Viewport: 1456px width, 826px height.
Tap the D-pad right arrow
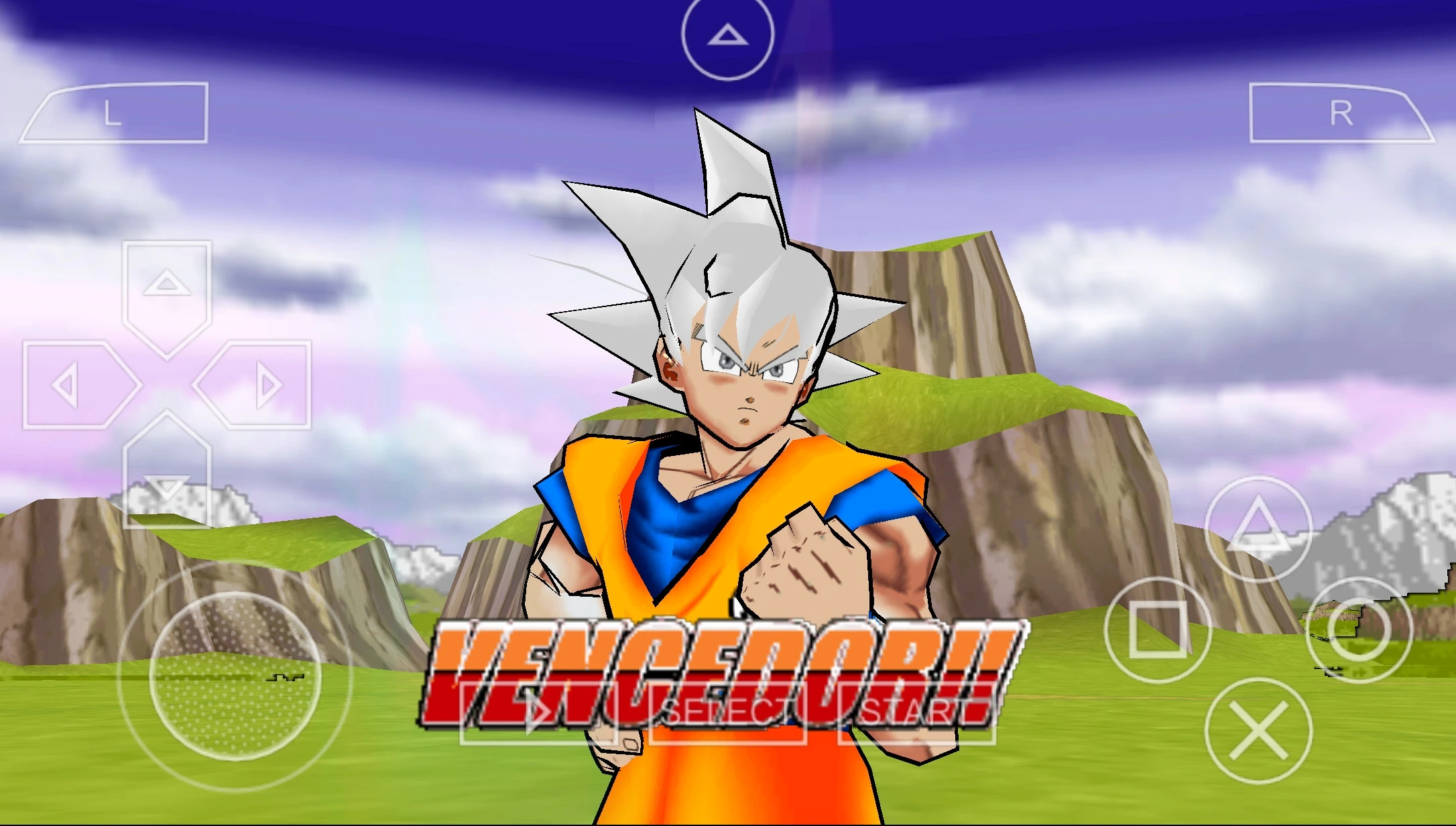pos(261,386)
